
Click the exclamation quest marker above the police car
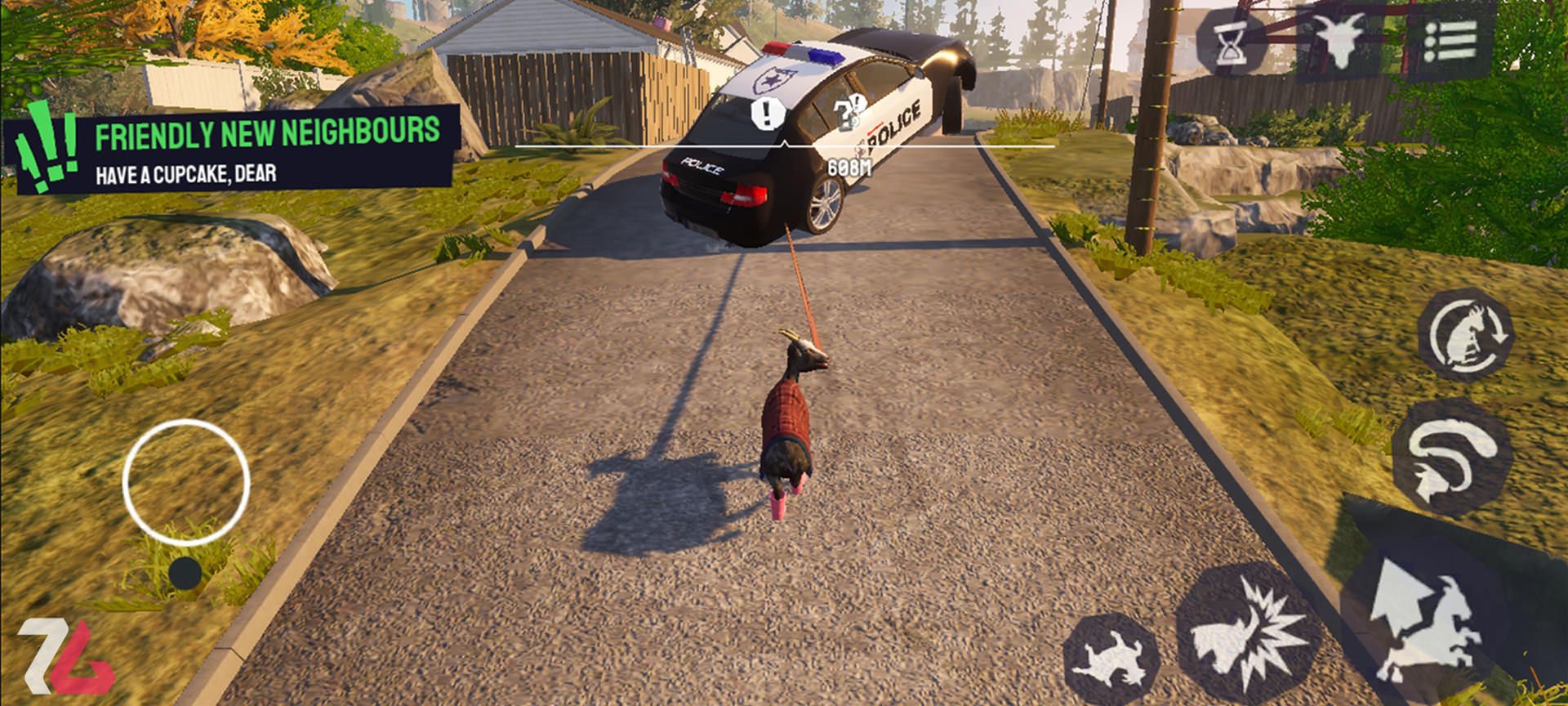pyautogui.click(x=765, y=112)
